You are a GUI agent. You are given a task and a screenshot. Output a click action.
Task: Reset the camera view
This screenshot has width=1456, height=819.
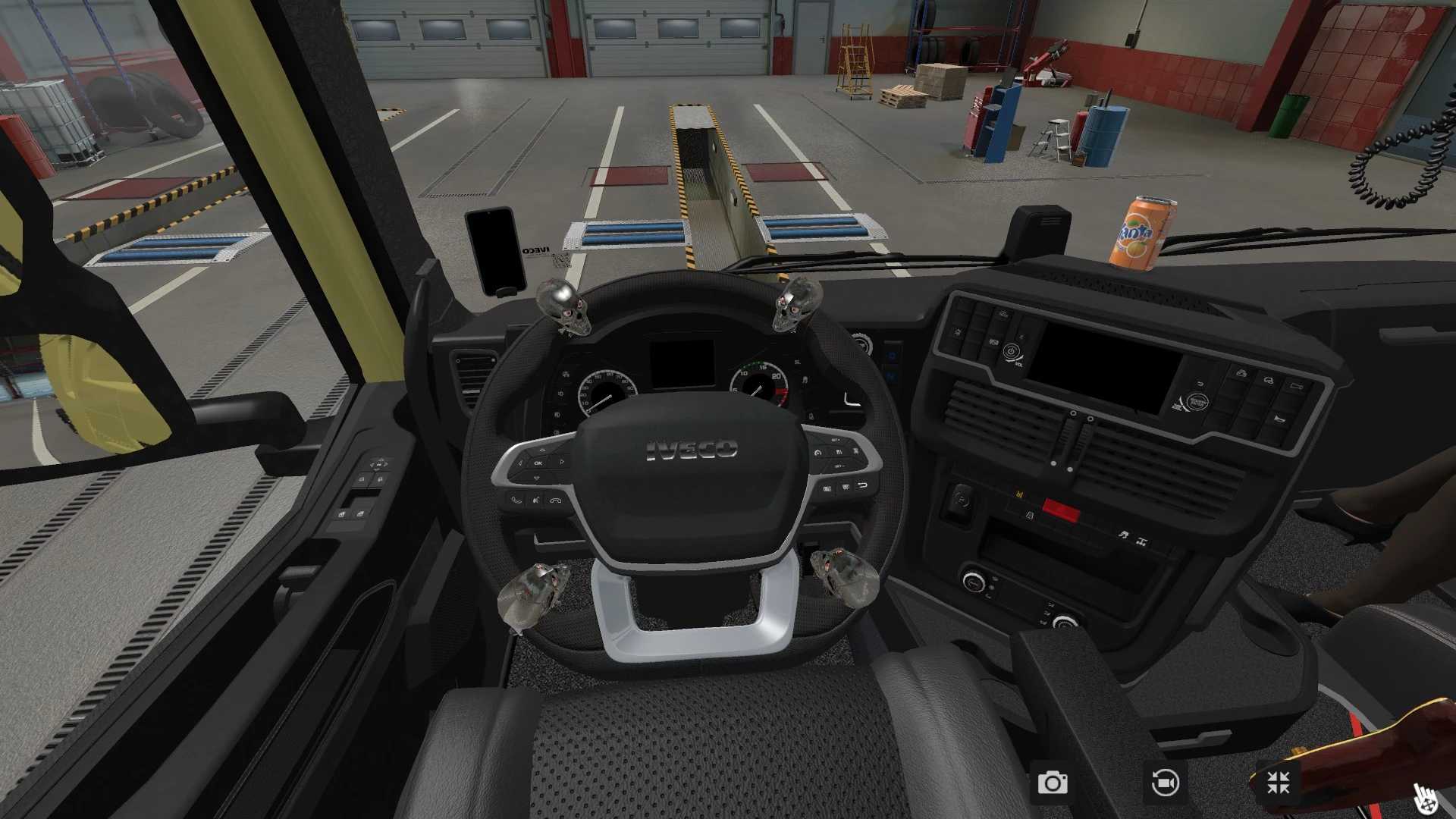point(1165,783)
